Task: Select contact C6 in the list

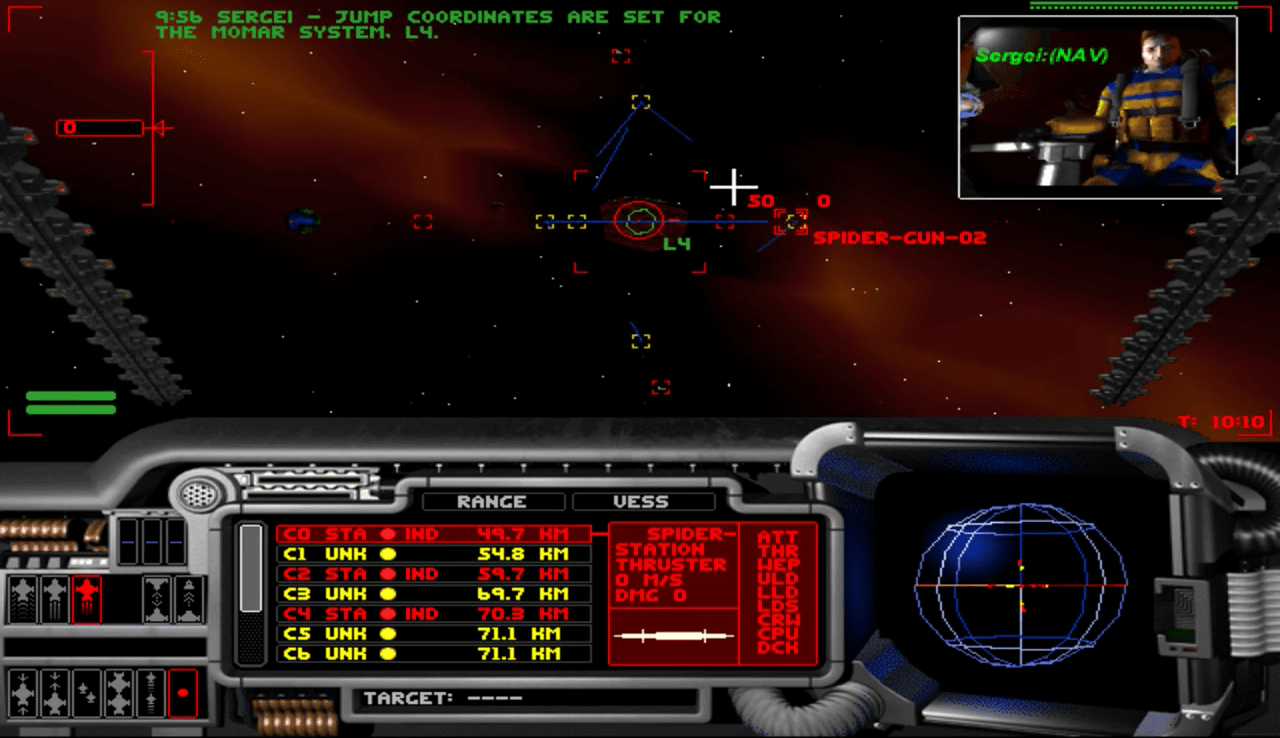Action: (x=432, y=654)
